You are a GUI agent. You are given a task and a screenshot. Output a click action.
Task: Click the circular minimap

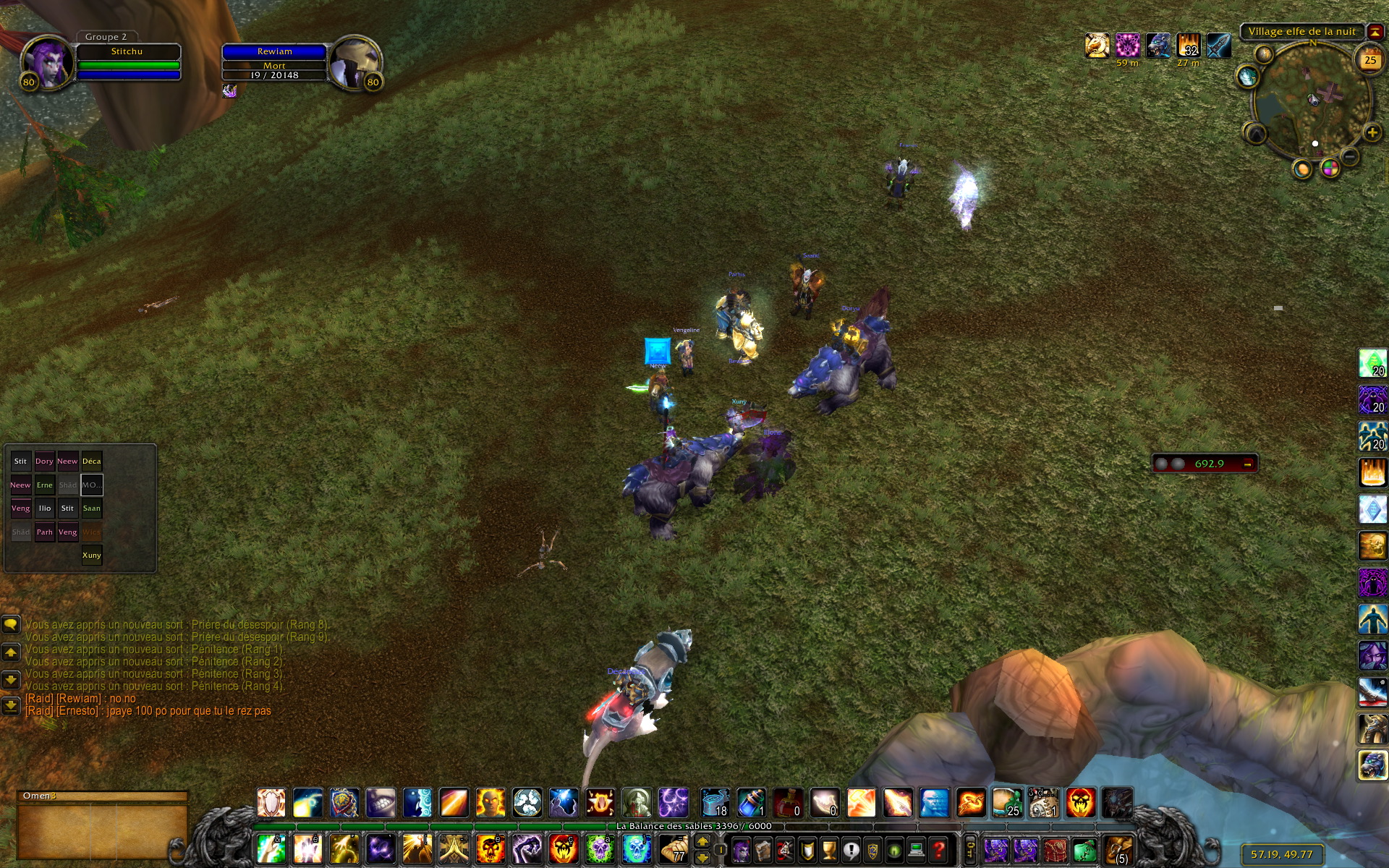(1310, 102)
